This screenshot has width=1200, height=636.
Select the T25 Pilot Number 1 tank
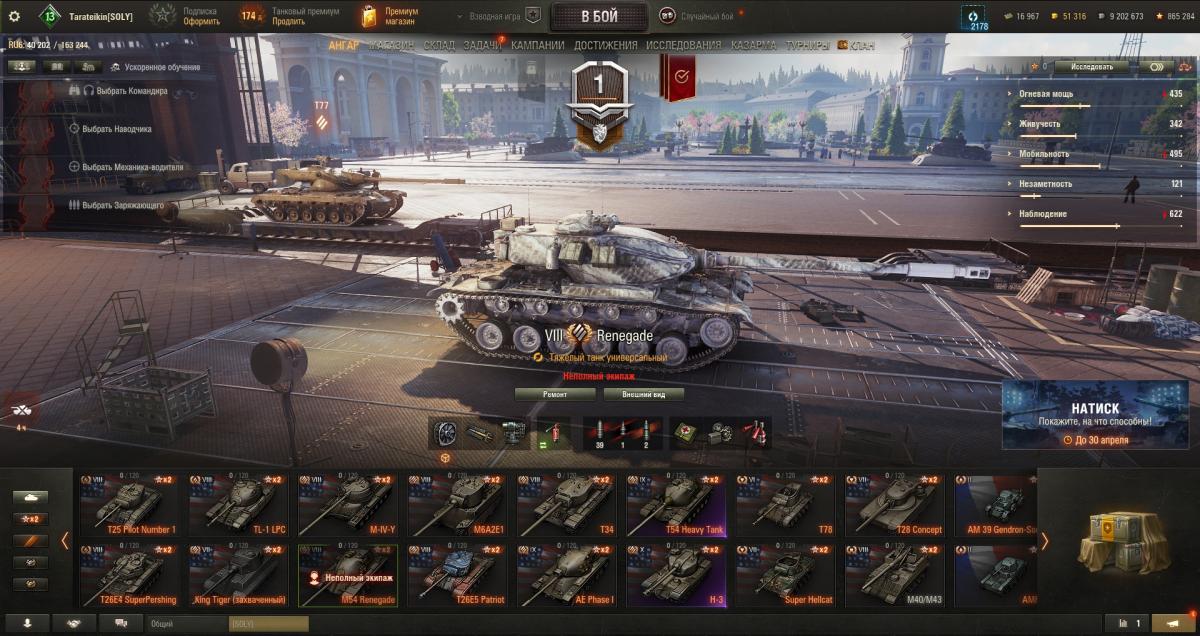(x=133, y=506)
